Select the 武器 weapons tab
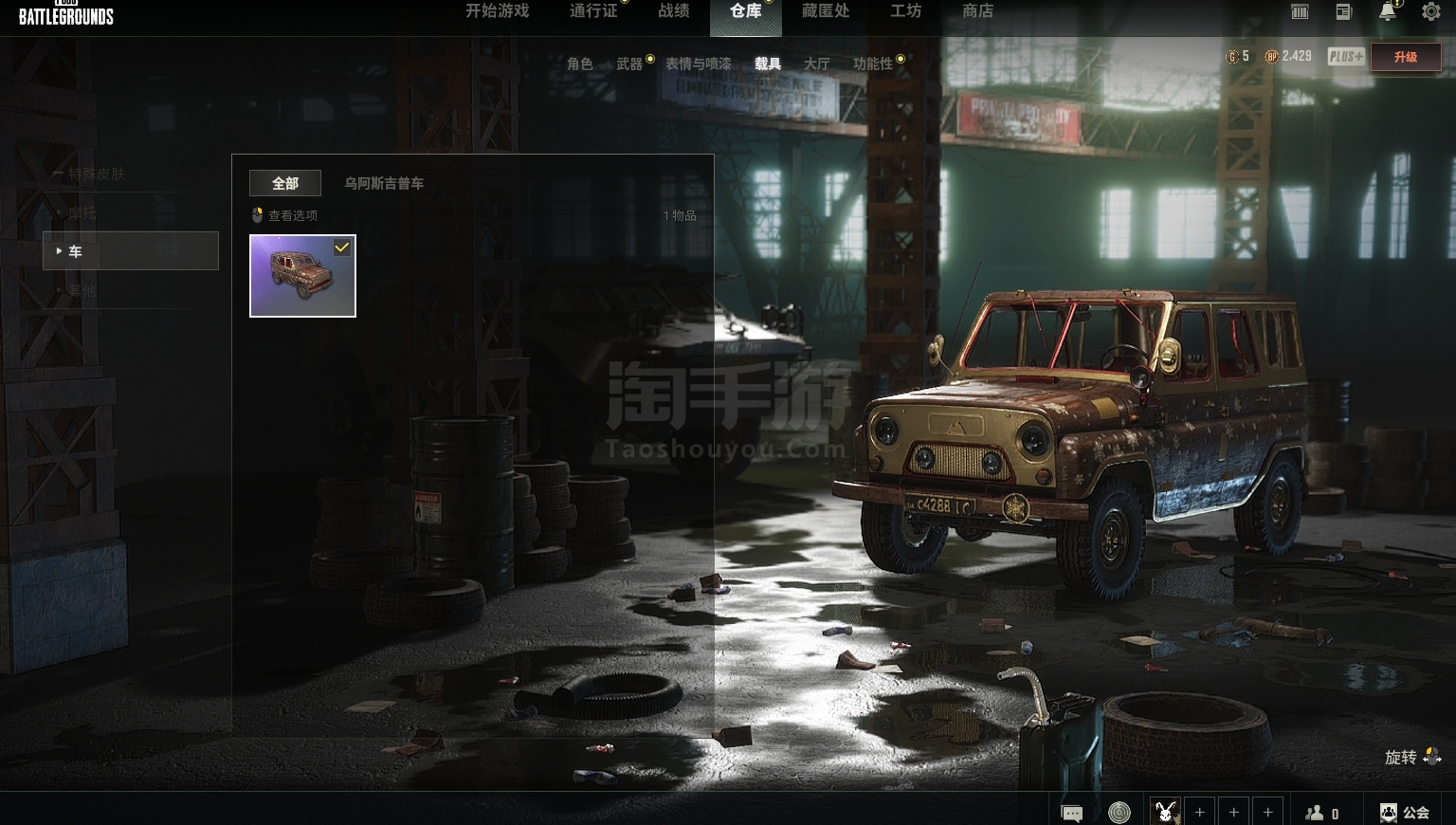The height and width of the screenshot is (825, 1456). [629, 64]
